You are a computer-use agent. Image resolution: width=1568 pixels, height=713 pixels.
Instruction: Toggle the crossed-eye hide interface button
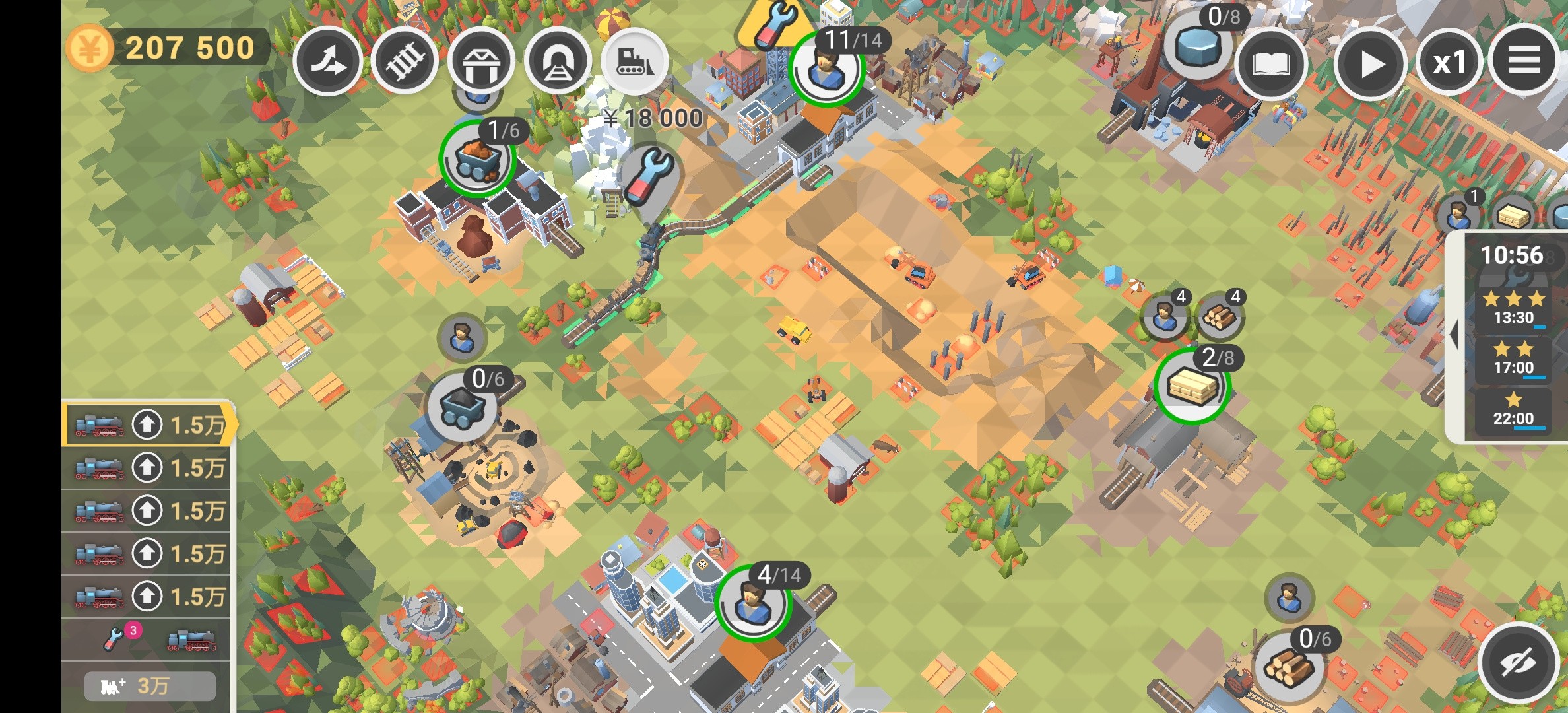[x=1517, y=662]
